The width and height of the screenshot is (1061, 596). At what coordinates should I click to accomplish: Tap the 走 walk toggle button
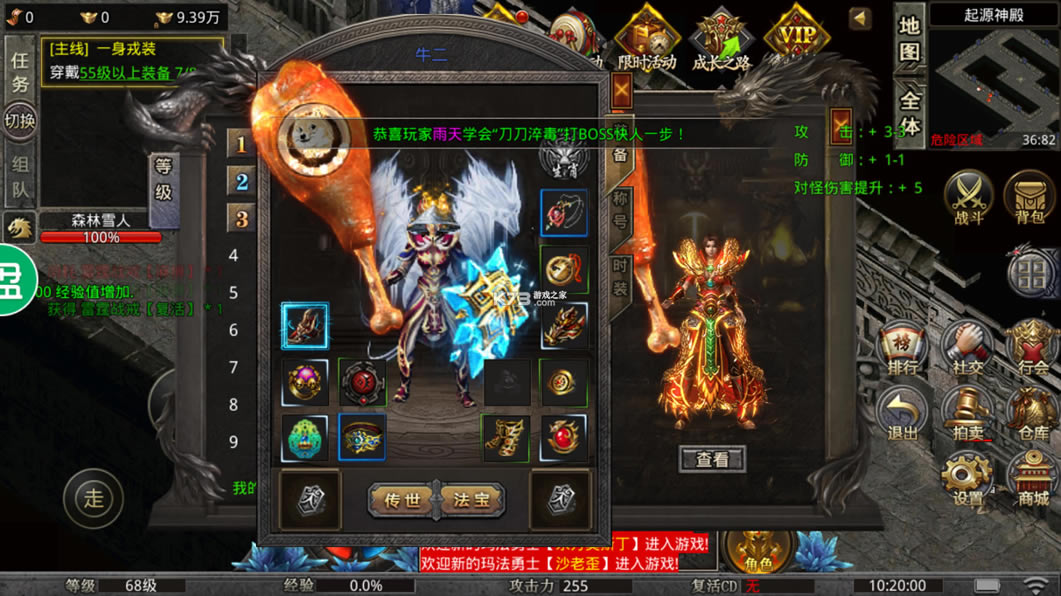[x=94, y=498]
